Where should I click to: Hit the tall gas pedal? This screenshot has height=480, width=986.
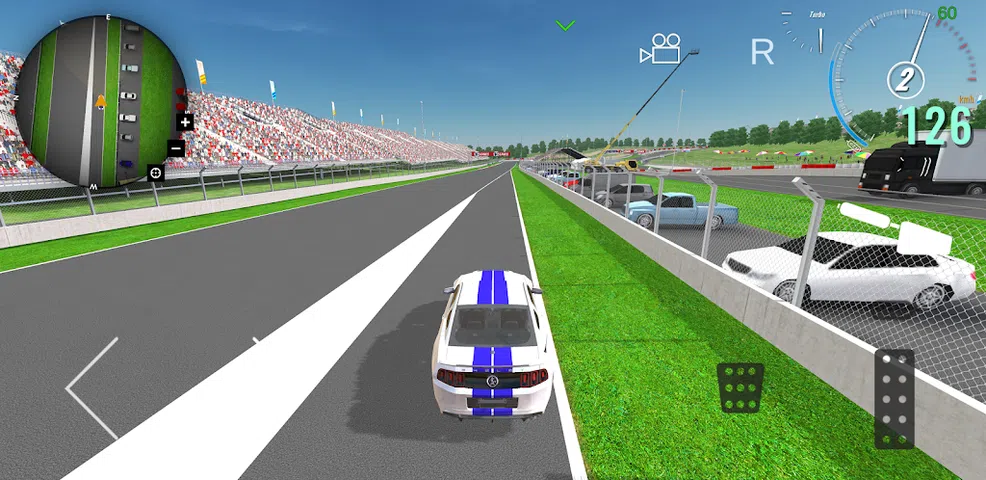pyautogui.click(x=894, y=399)
